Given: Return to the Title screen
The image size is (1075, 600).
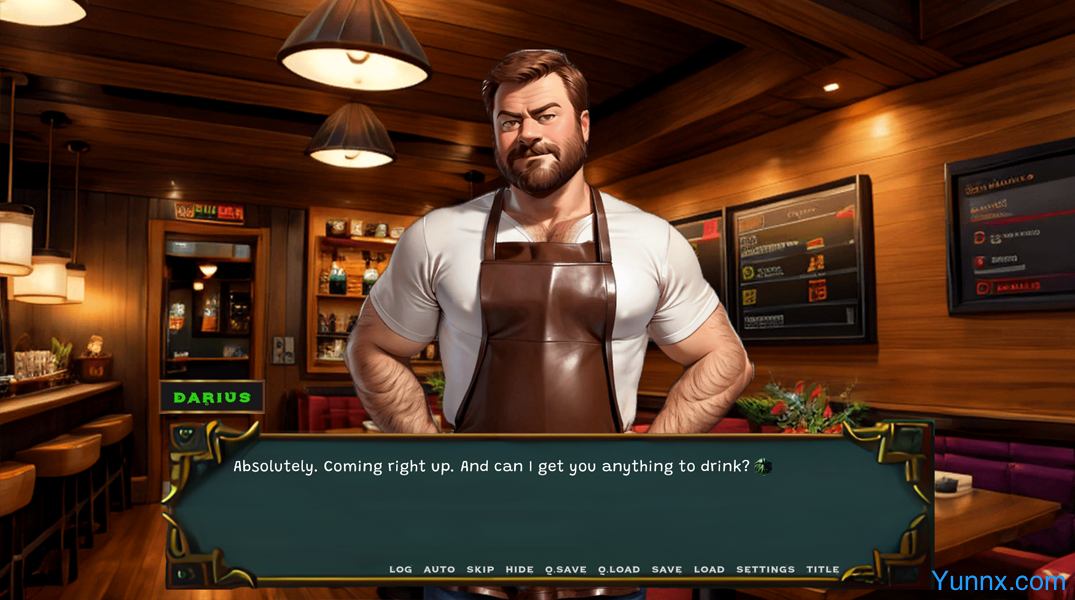Looking at the screenshot, I should pyautogui.click(x=823, y=570).
